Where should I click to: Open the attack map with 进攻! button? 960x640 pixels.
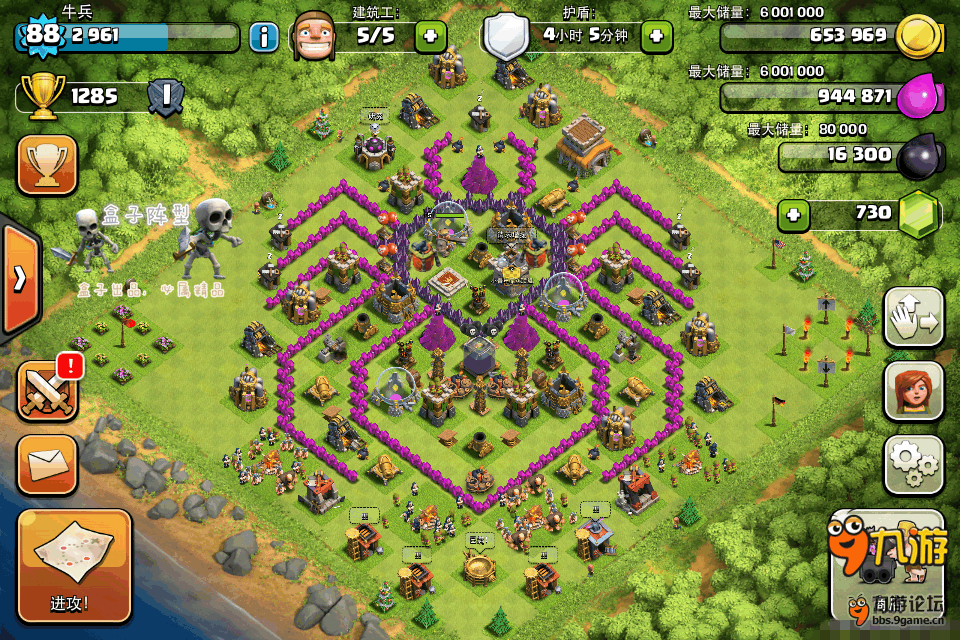click(x=74, y=566)
